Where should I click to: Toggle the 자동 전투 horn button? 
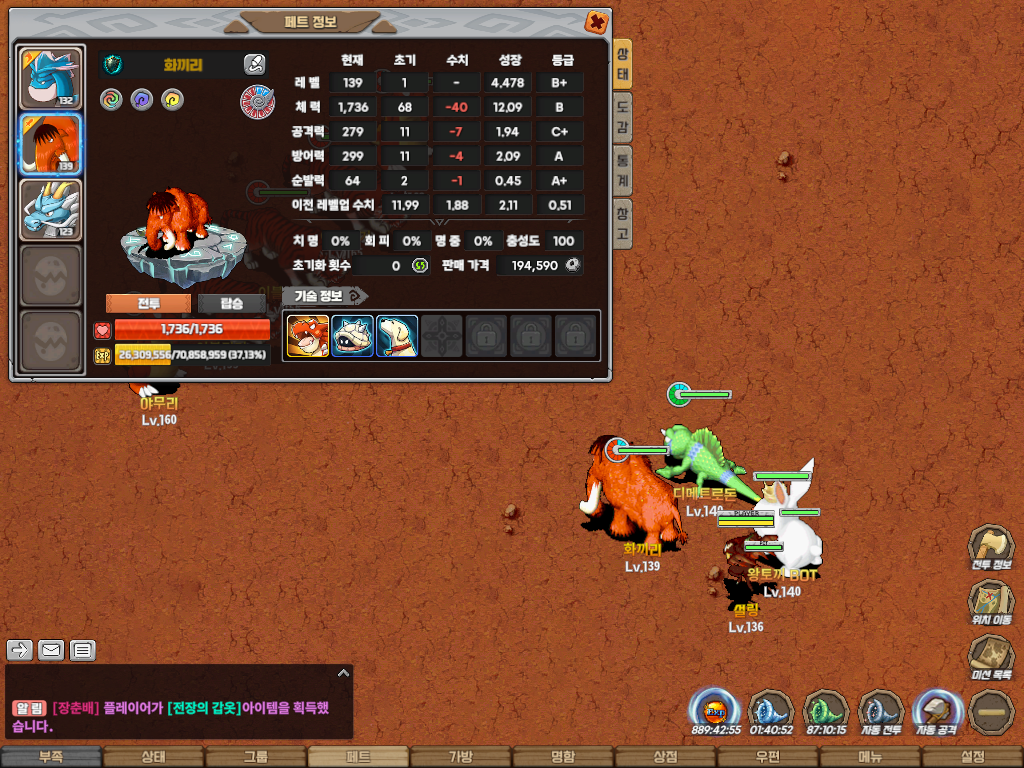(881, 712)
